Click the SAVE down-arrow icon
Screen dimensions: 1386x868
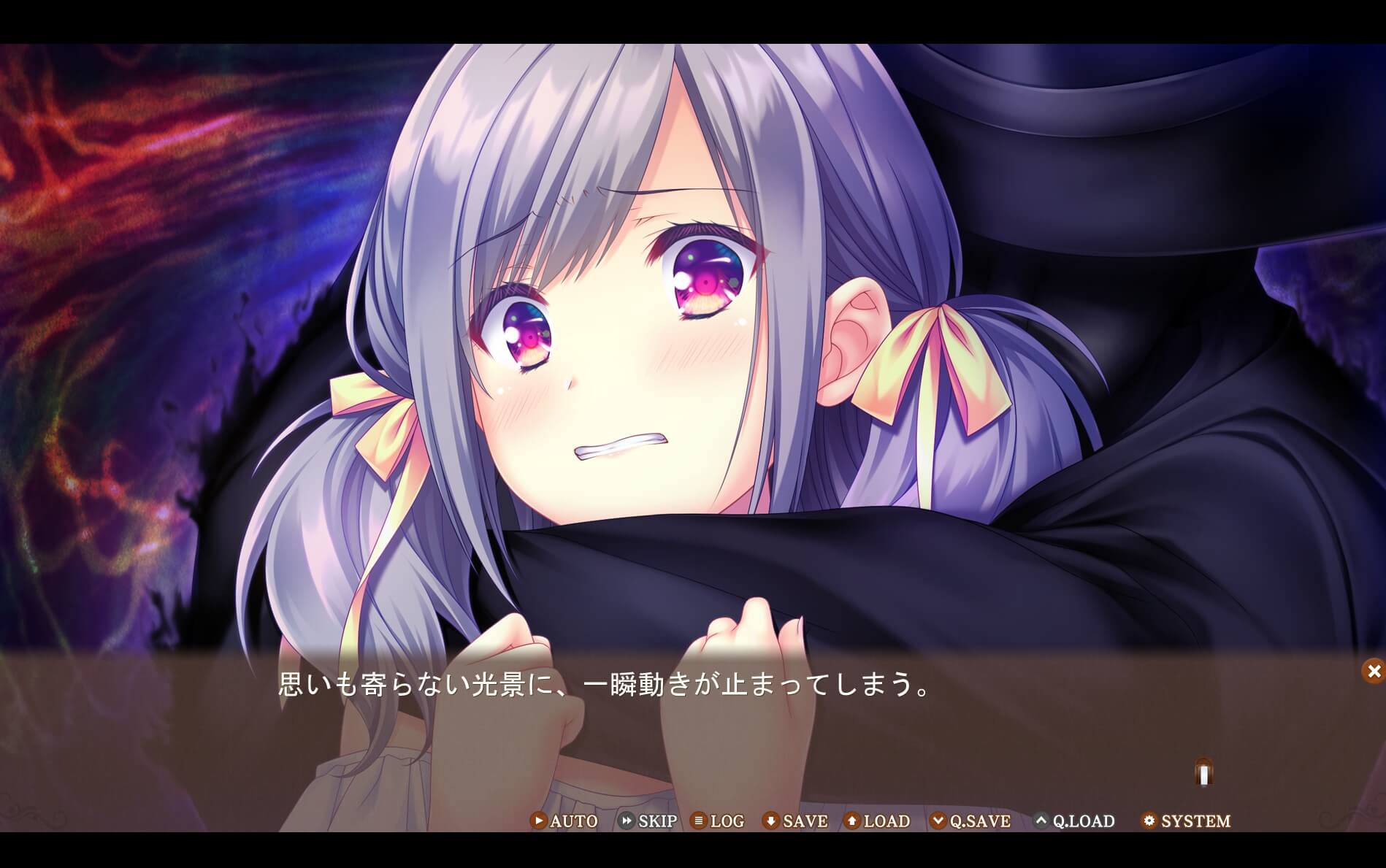770,821
